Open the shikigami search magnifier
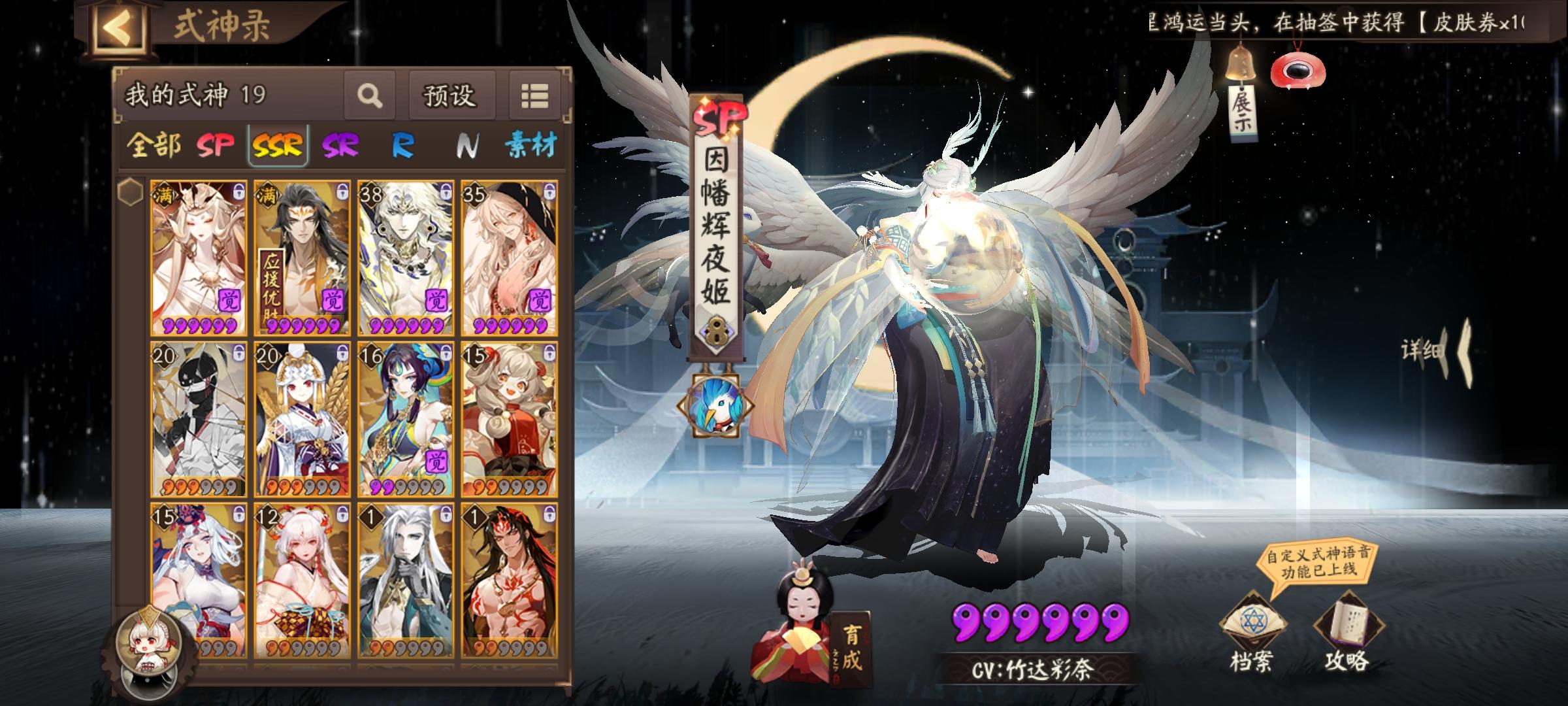 pos(369,95)
